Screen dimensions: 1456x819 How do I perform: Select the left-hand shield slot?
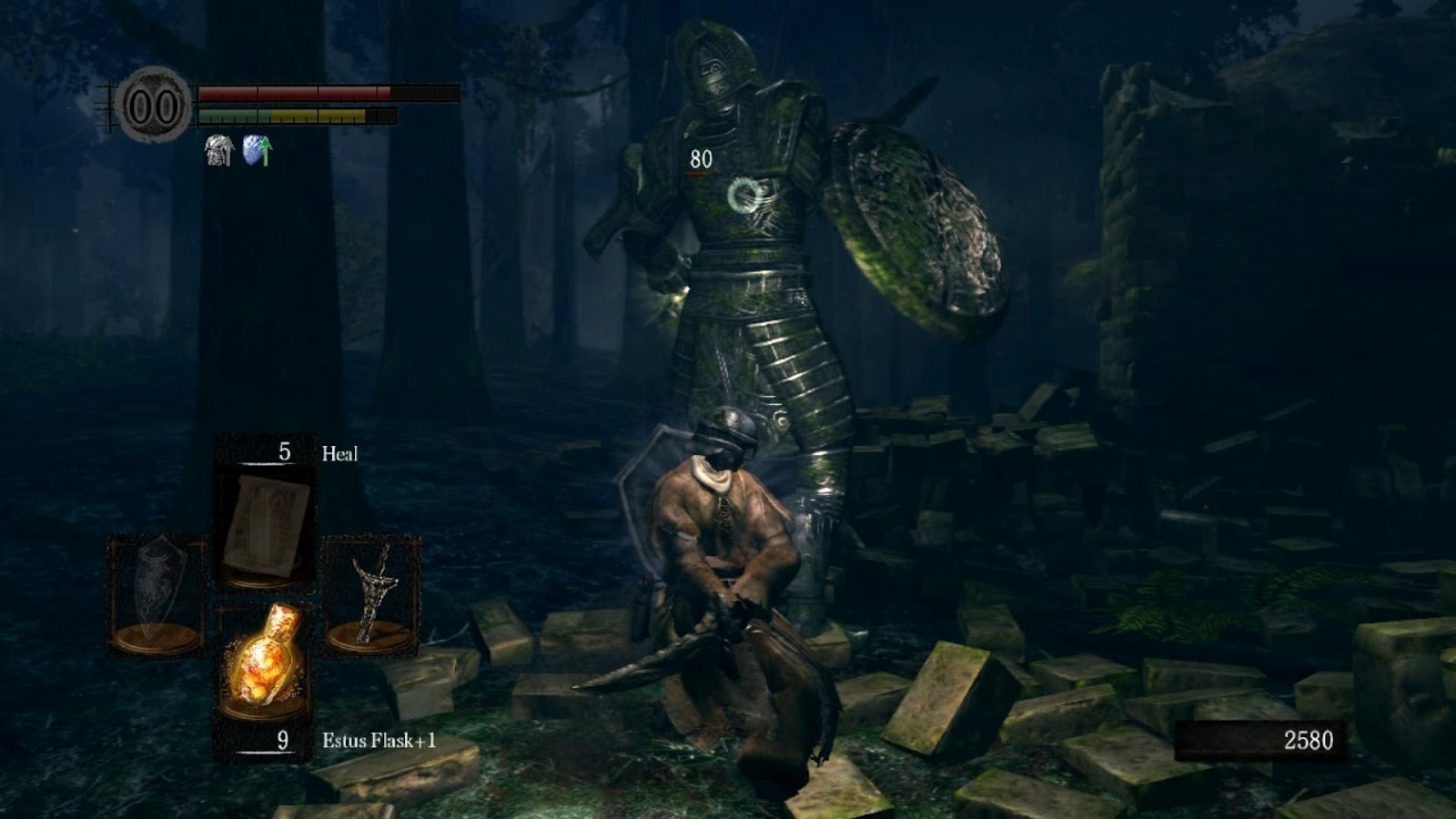157,592
